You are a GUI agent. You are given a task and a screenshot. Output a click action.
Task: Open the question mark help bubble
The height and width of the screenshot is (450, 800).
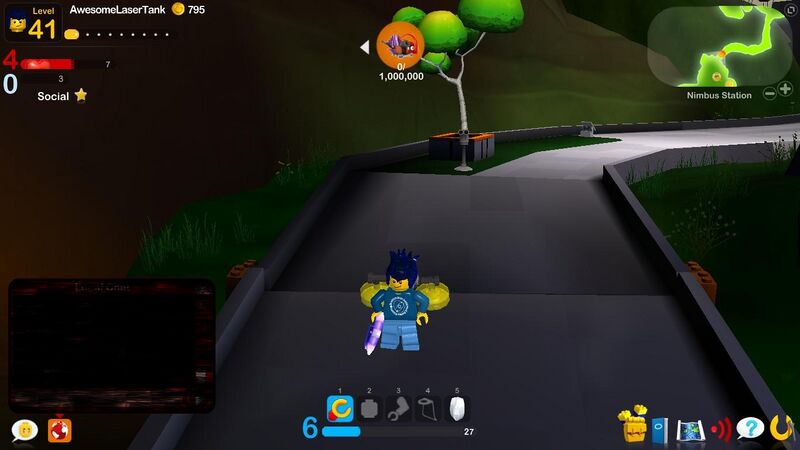click(x=749, y=428)
